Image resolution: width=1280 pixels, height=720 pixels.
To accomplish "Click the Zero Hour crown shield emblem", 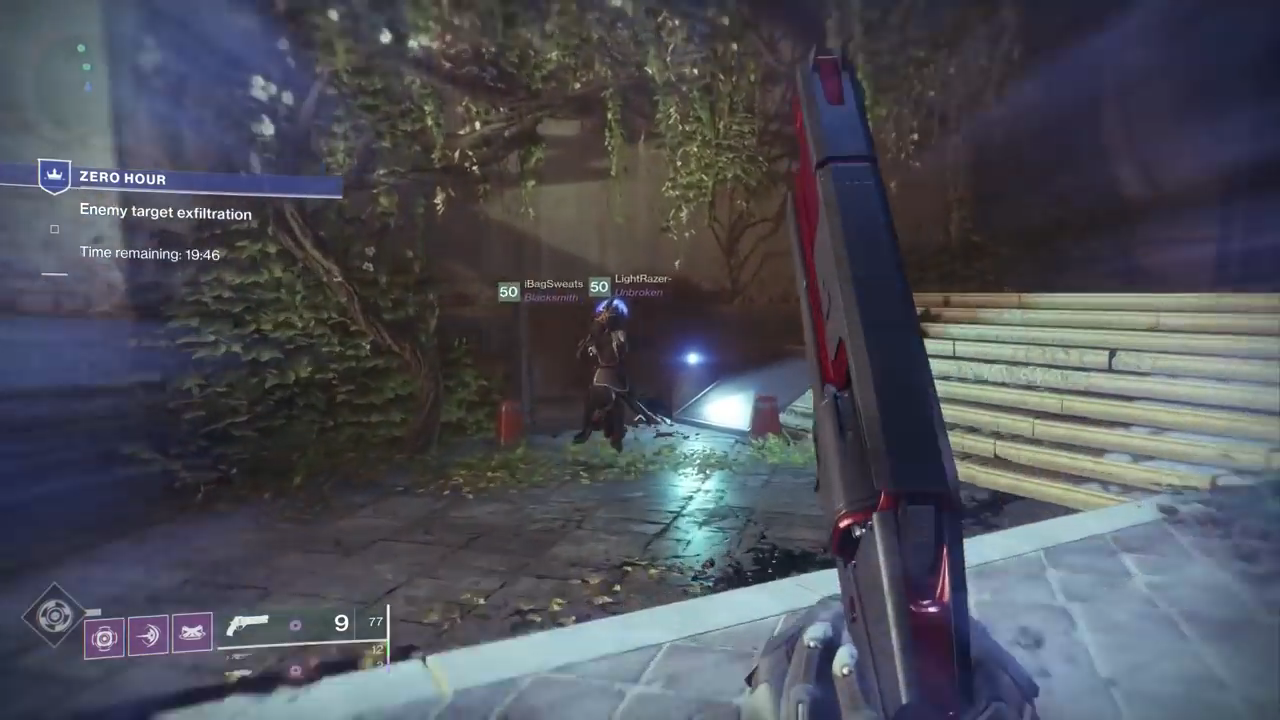I will point(54,176).
